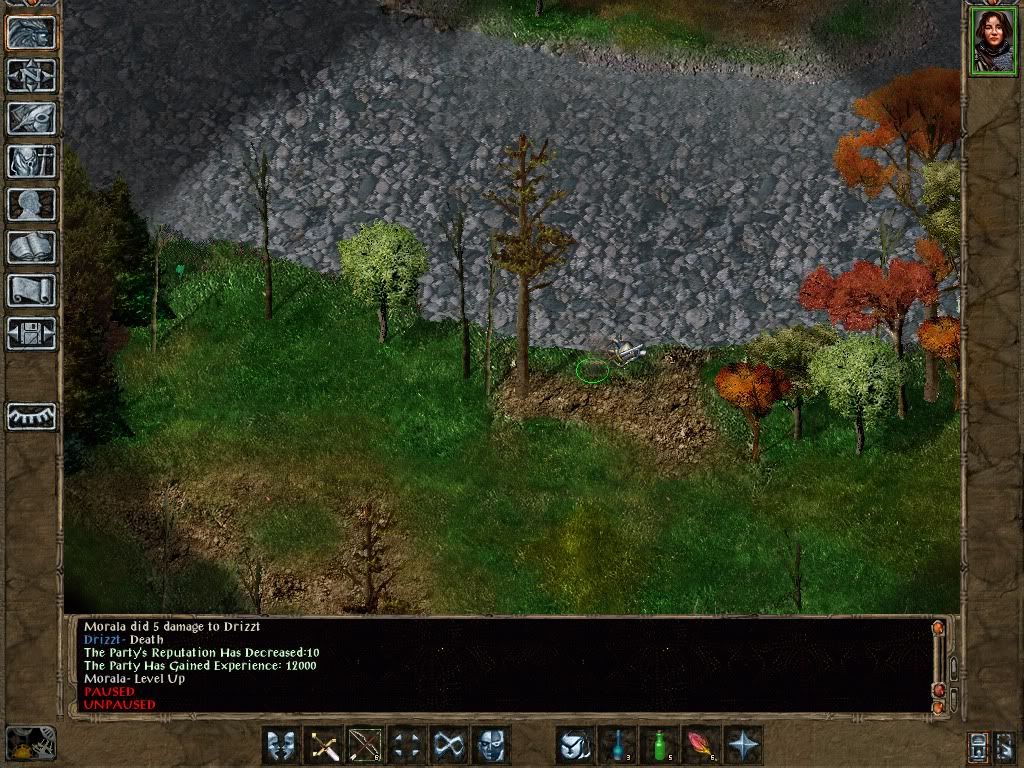
Task: Activate the talk masks icon
Action: coord(282,746)
